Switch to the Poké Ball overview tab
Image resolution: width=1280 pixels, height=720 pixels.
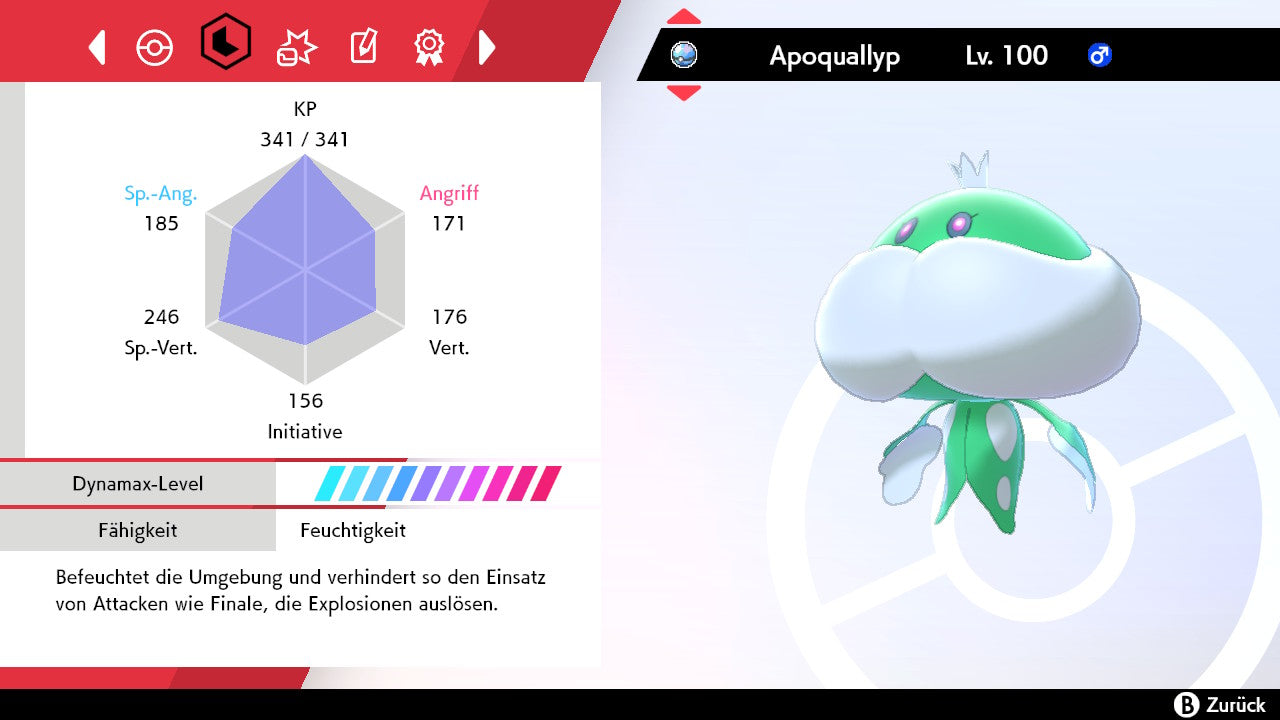[x=155, y=47]
